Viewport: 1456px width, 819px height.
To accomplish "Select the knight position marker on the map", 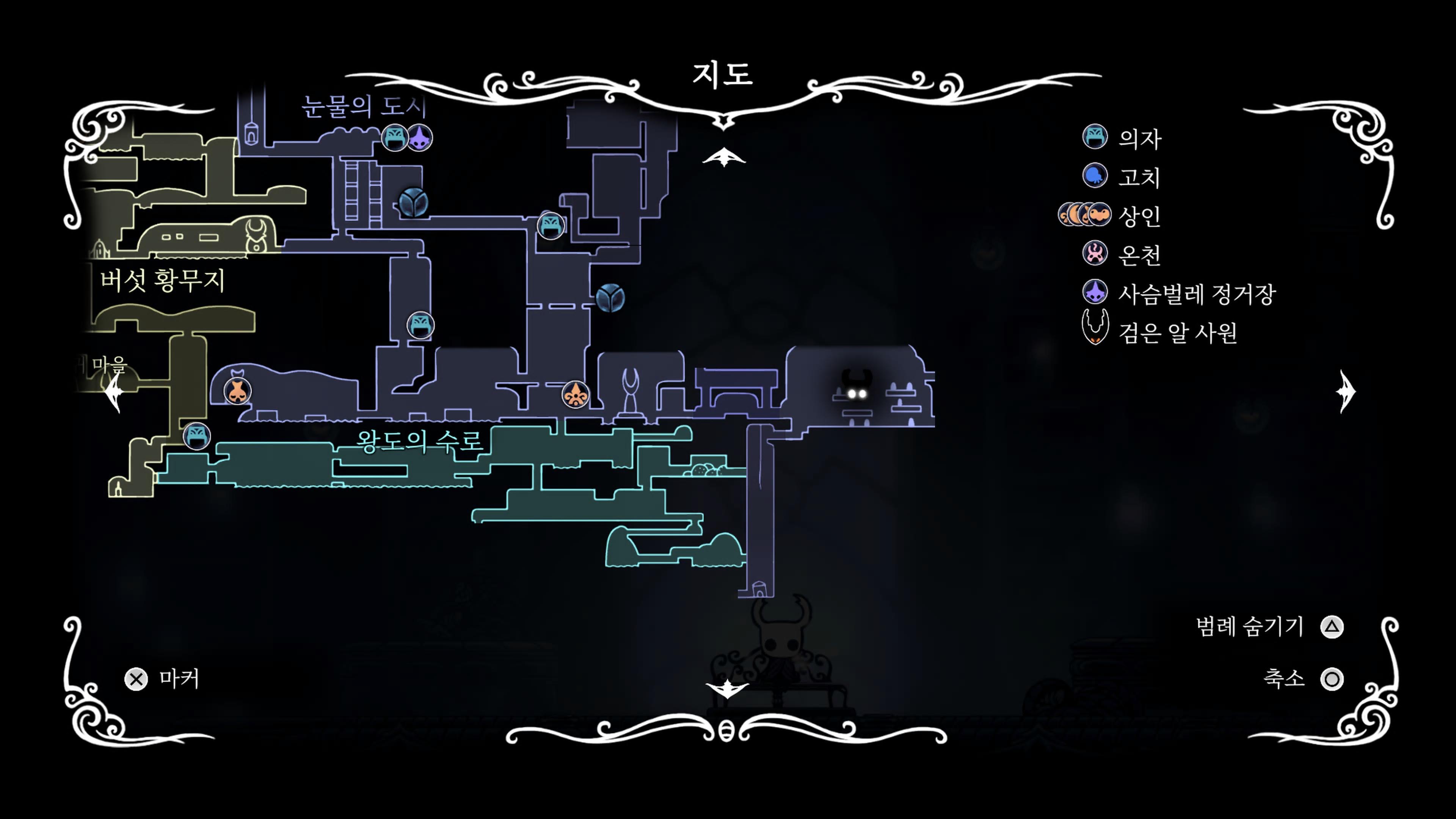I will pos(856,389).
